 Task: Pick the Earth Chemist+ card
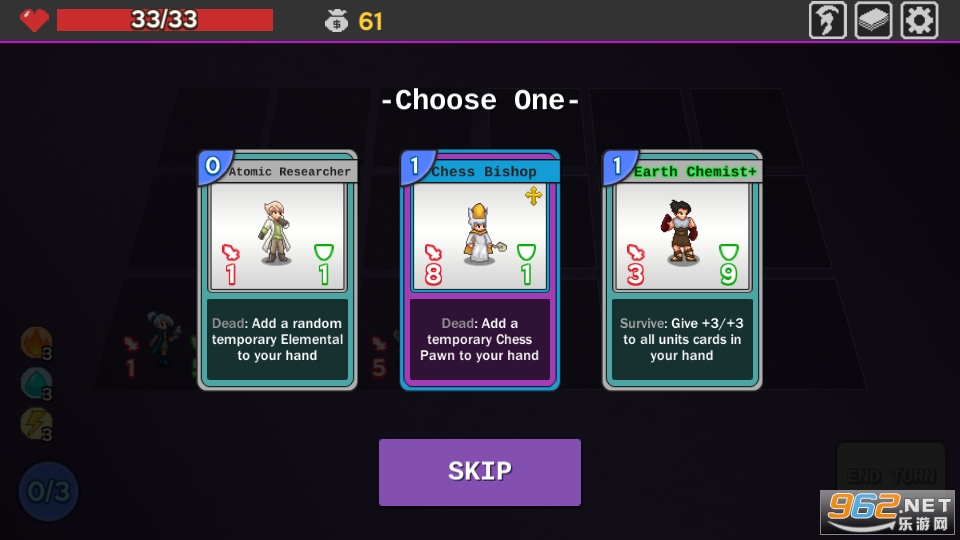coord(682,270)
